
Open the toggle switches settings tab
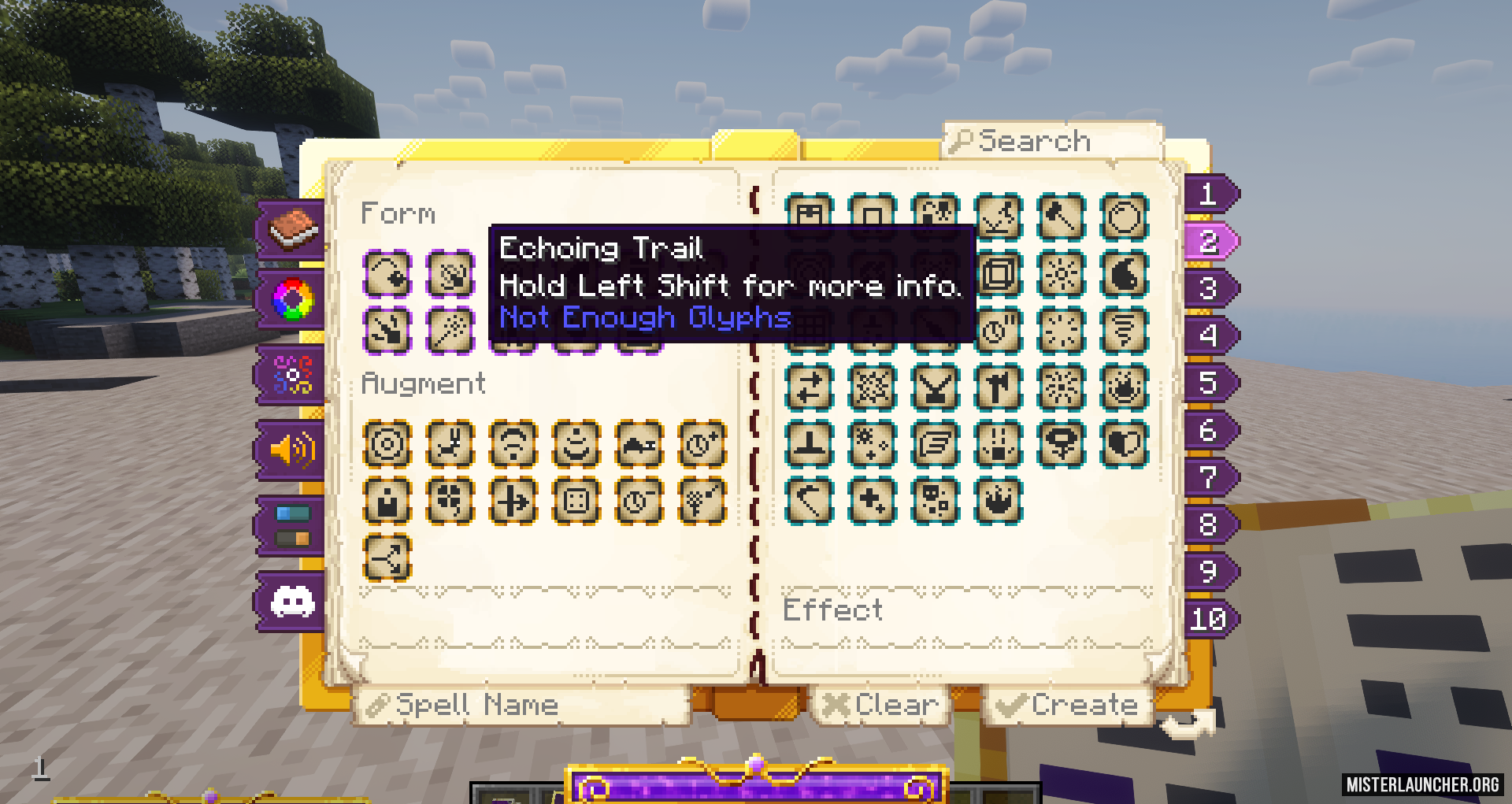point(292,526)
